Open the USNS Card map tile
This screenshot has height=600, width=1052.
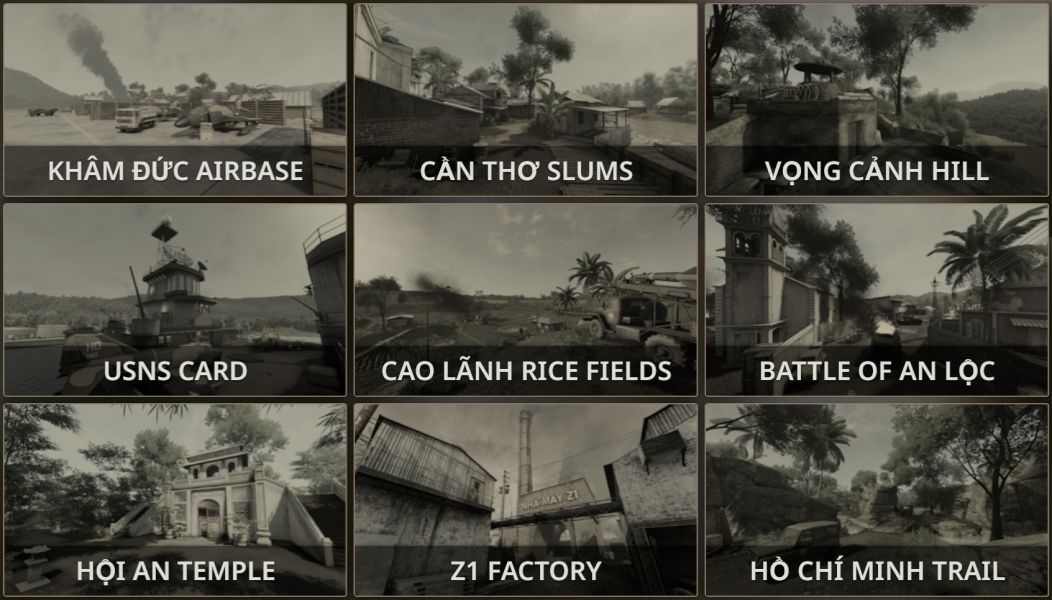tap(175, 300)
